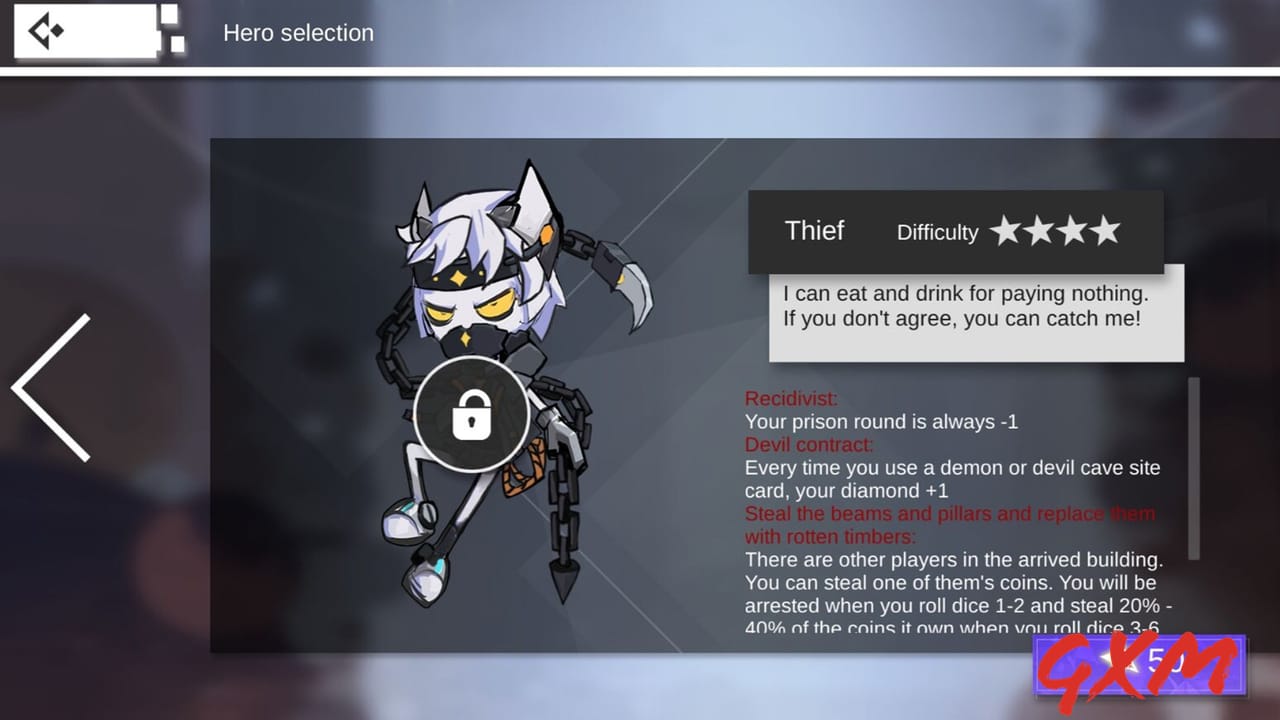Image resolution: width=1280 pixels, height=720 pixels.
Task: Open the previous hero with the left chevron
Action: pyautogui.click(x=48, y=390)
